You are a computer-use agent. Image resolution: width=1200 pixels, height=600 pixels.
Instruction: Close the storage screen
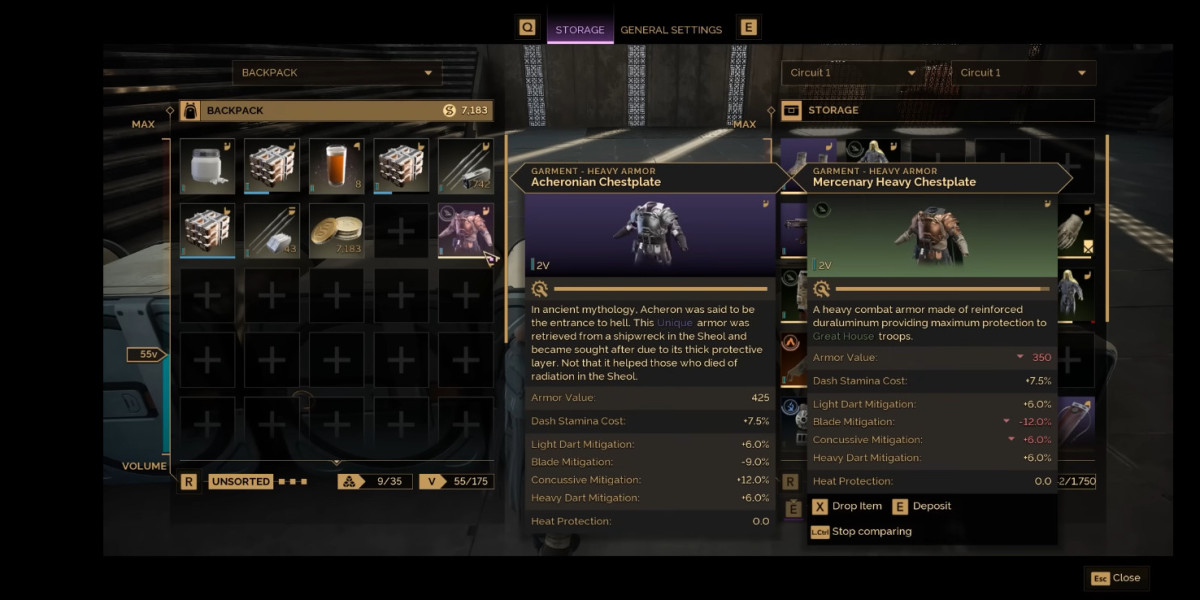pos(1116,578)
